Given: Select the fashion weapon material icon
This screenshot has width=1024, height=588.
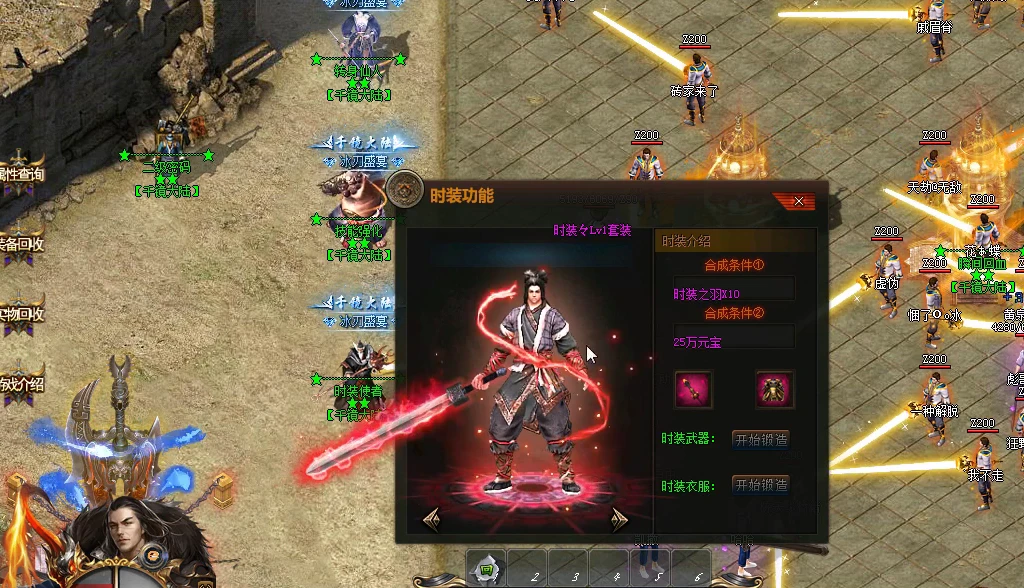Looking at the screenshot, I should [x=693, y=389].
